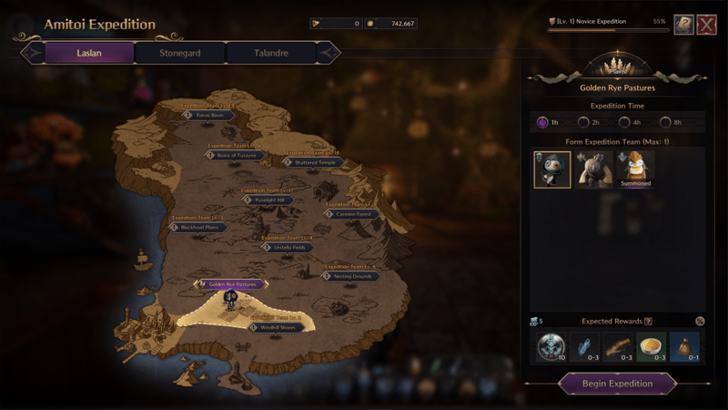Choose Carmine Forest expedition area
This screenshot has width=728, height=410.
point(352,214)
